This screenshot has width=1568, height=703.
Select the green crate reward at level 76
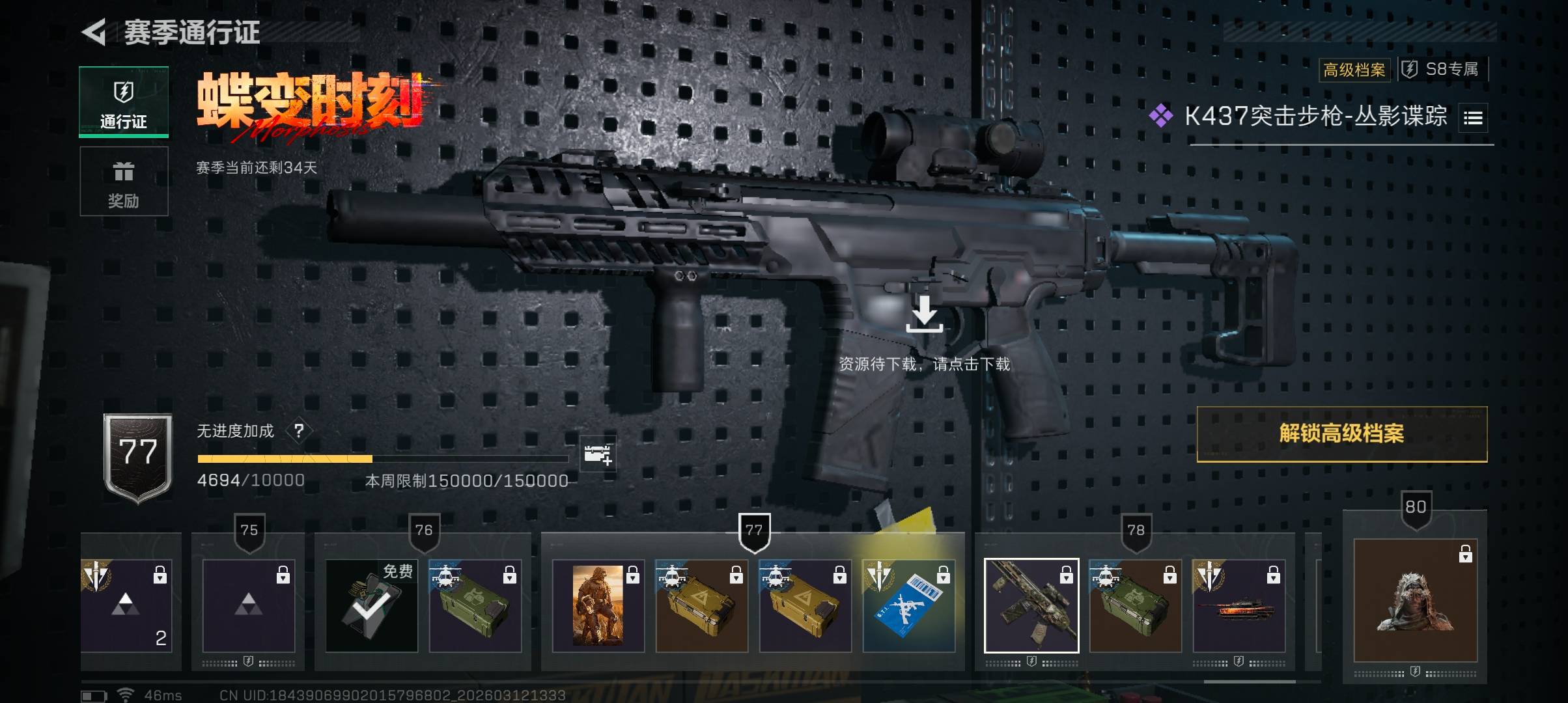point(475,605)
